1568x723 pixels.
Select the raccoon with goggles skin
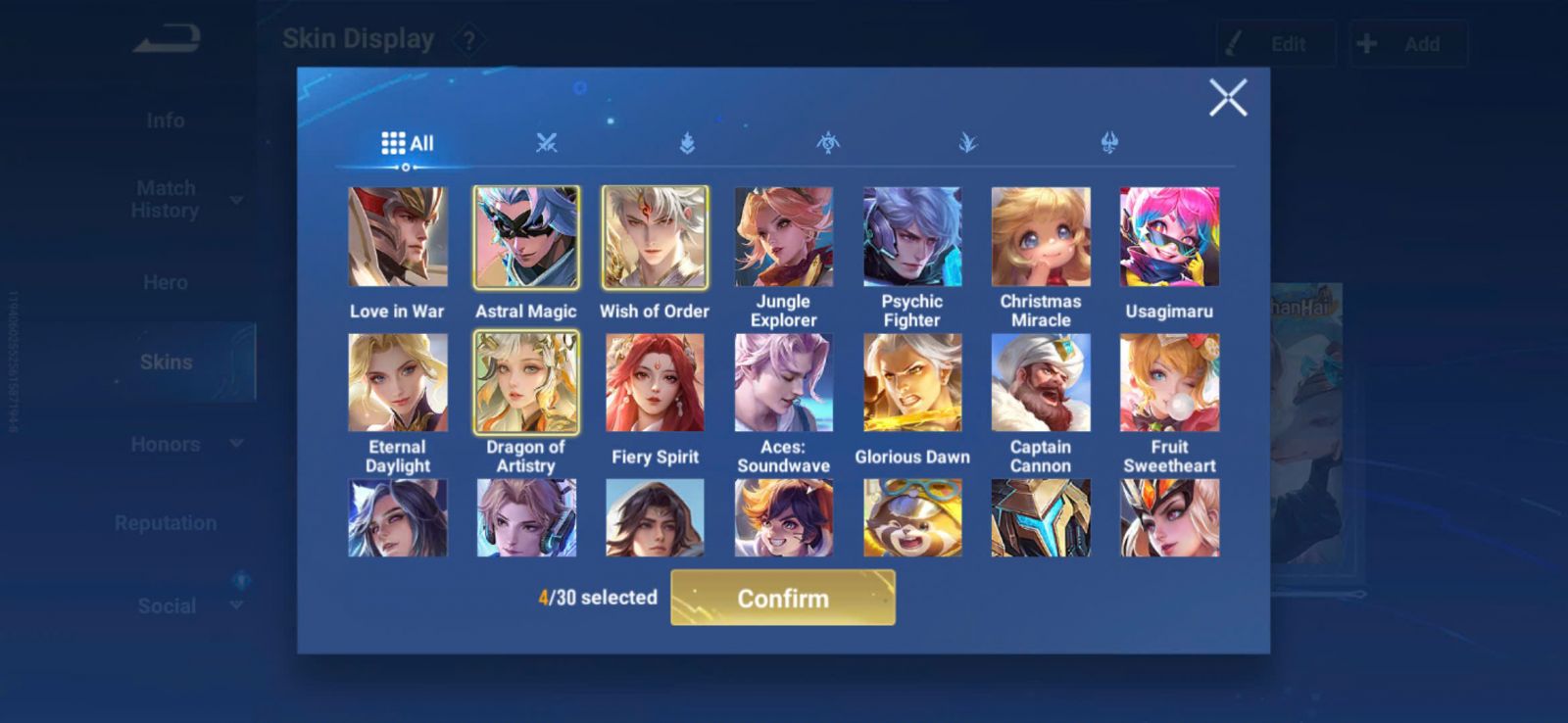click(x=911, y=517)
